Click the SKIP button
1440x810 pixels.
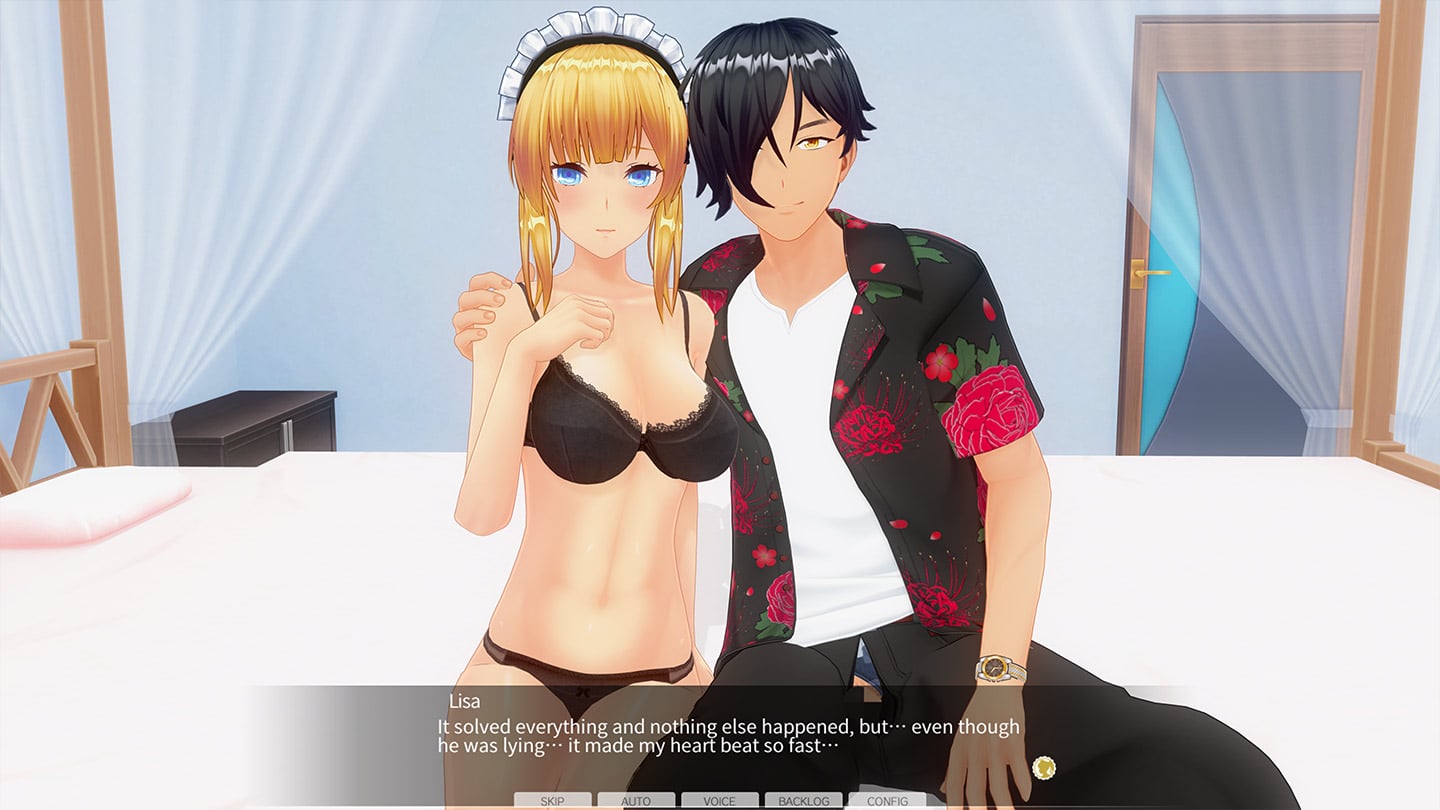click(x=552, y=801)
